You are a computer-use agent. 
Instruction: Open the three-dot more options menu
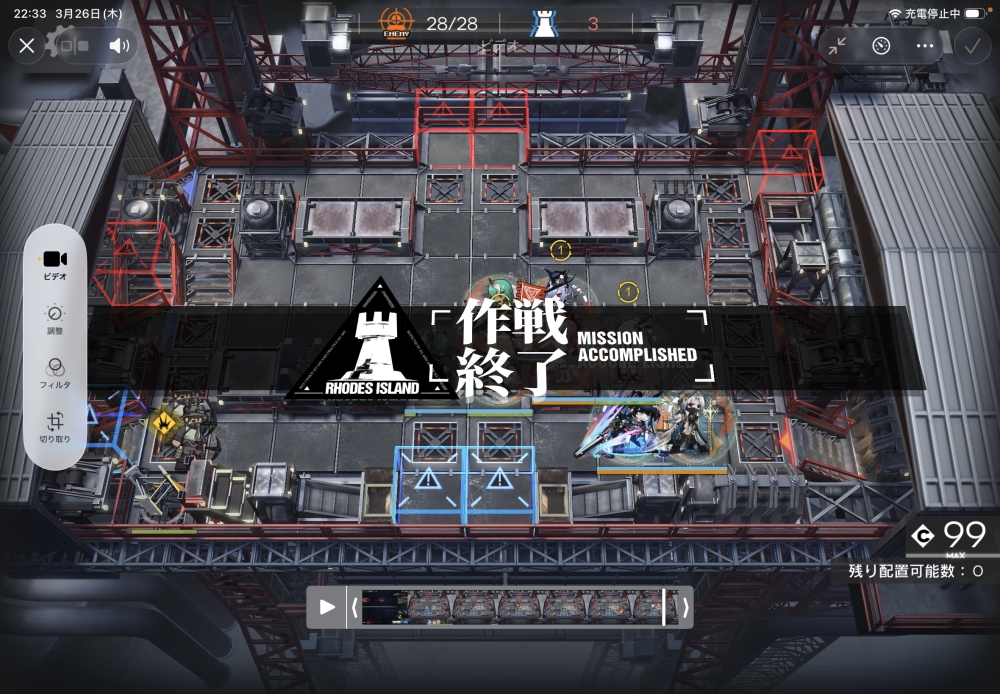[x=924, y=46]
